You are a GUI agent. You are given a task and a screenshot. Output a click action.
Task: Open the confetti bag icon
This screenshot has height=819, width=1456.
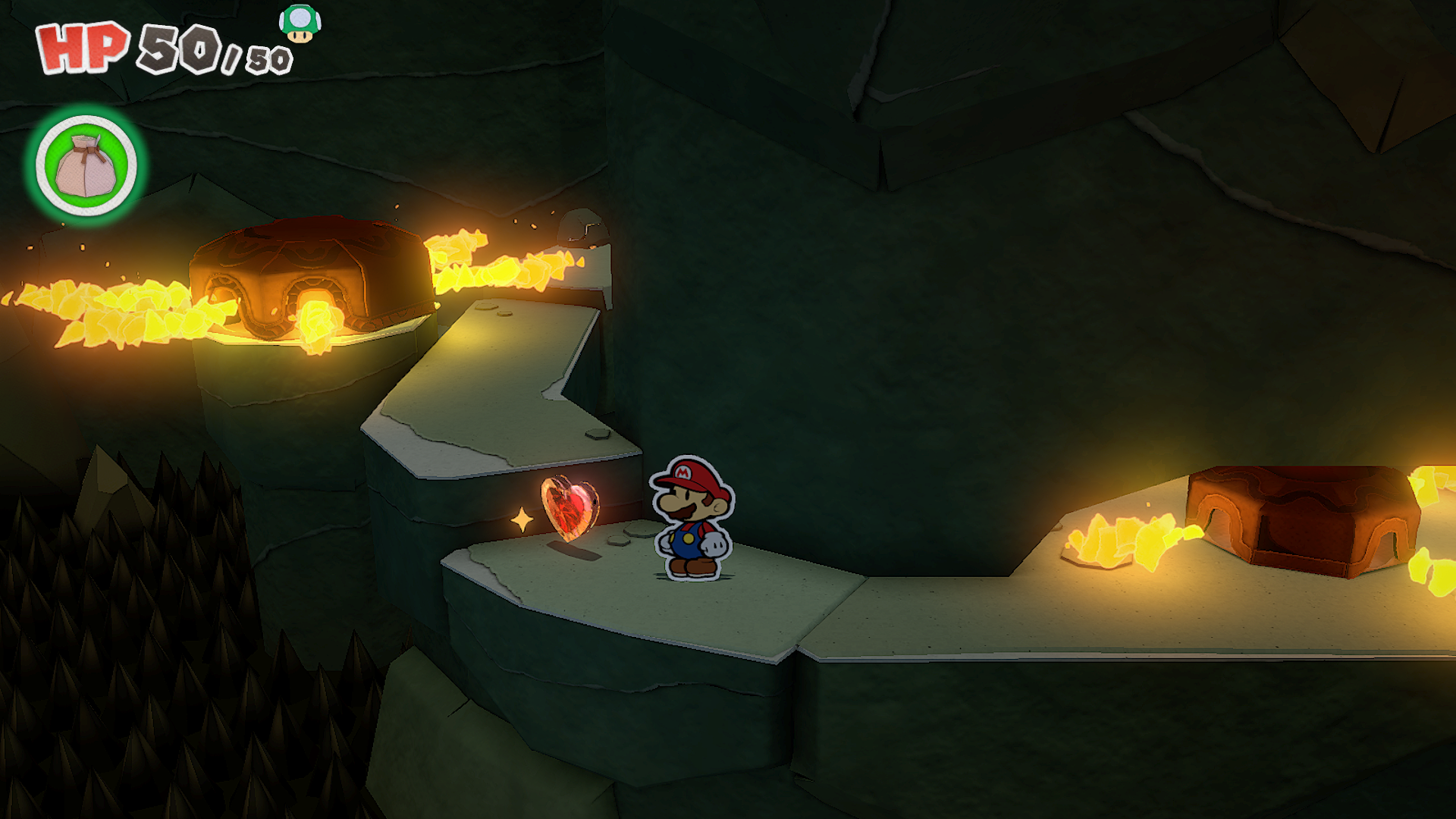coord(86,165)
